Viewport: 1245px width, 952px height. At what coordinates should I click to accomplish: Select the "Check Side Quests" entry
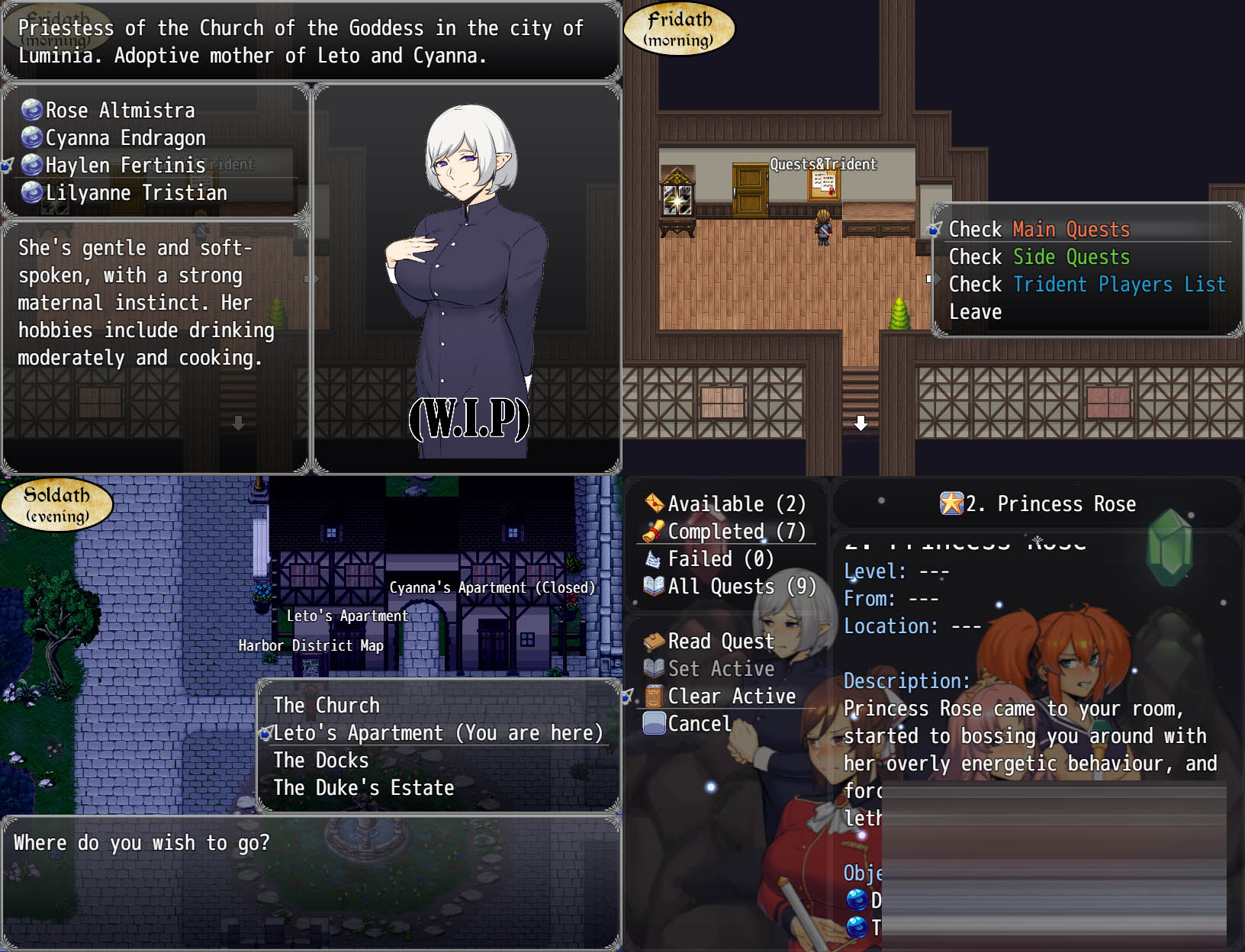1040,256
